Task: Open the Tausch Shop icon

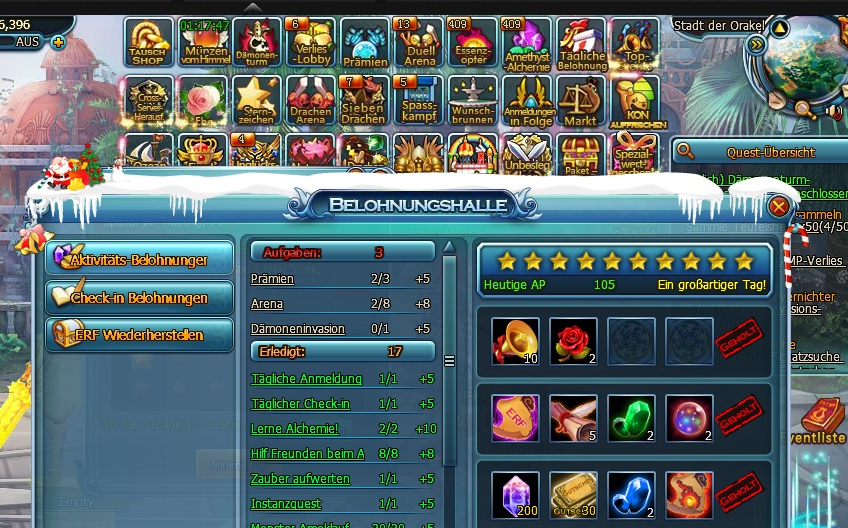Action: (x=149, y=43)
